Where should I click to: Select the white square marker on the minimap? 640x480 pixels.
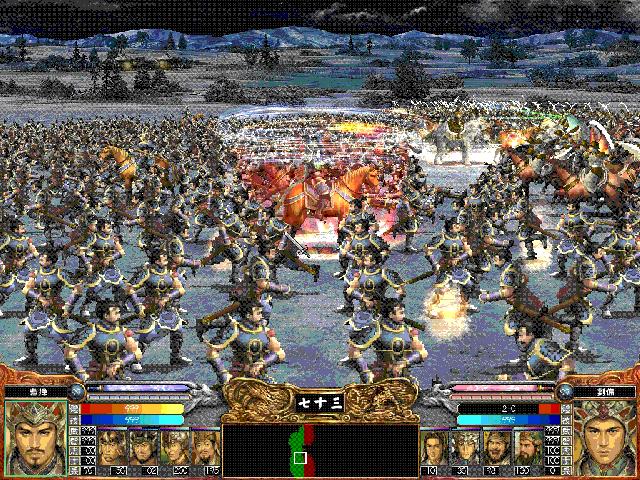299,458
